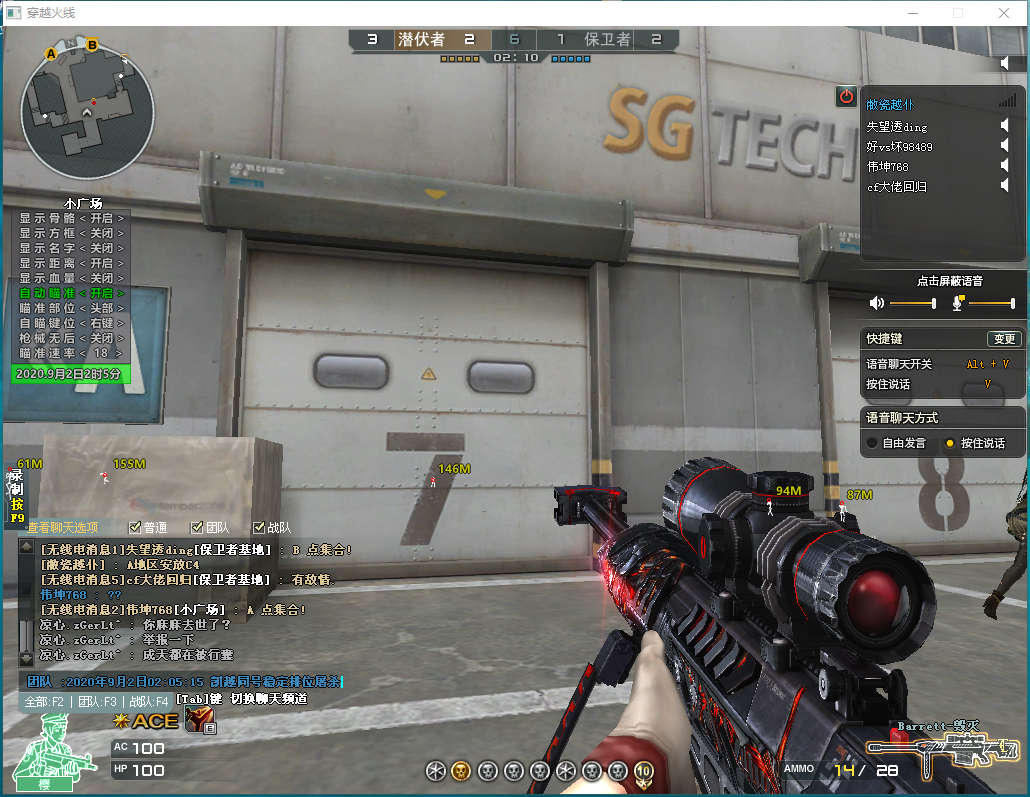Viewport: 1030px width, 797px height.
Task: Choose the 按住说话 push-to-talk option
Action: (x=951, y=443)
